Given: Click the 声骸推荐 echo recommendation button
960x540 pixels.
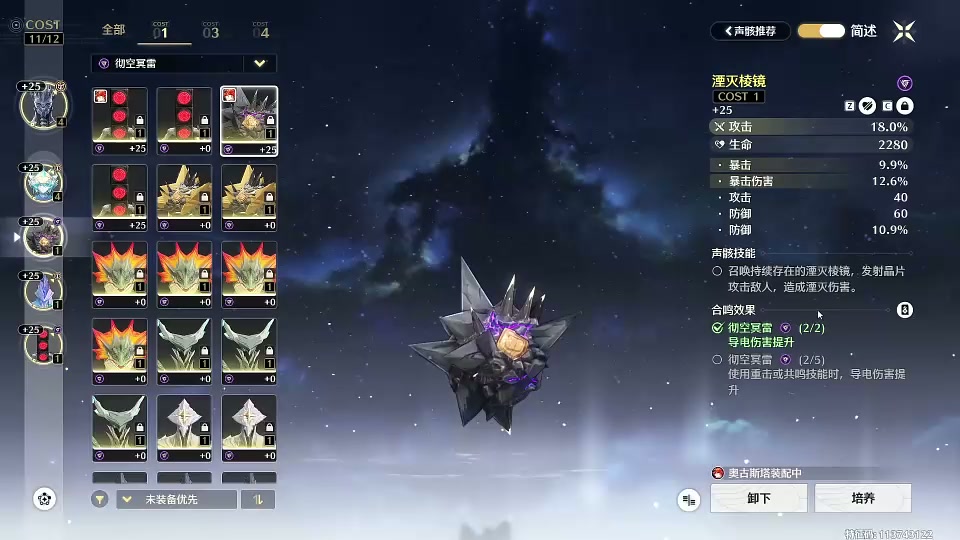Looking at the screenshot, I should point(751,31).
